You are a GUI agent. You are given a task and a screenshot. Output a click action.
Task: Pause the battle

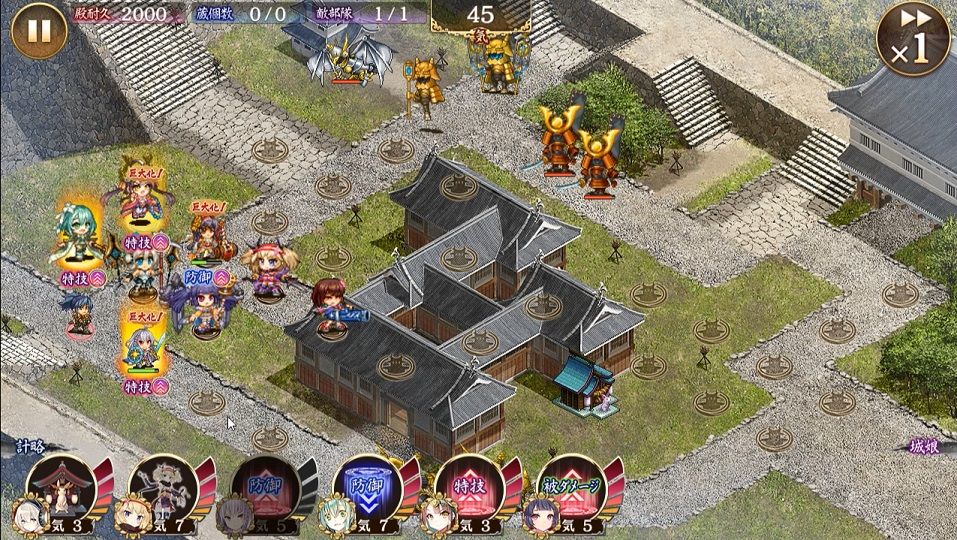38,31
